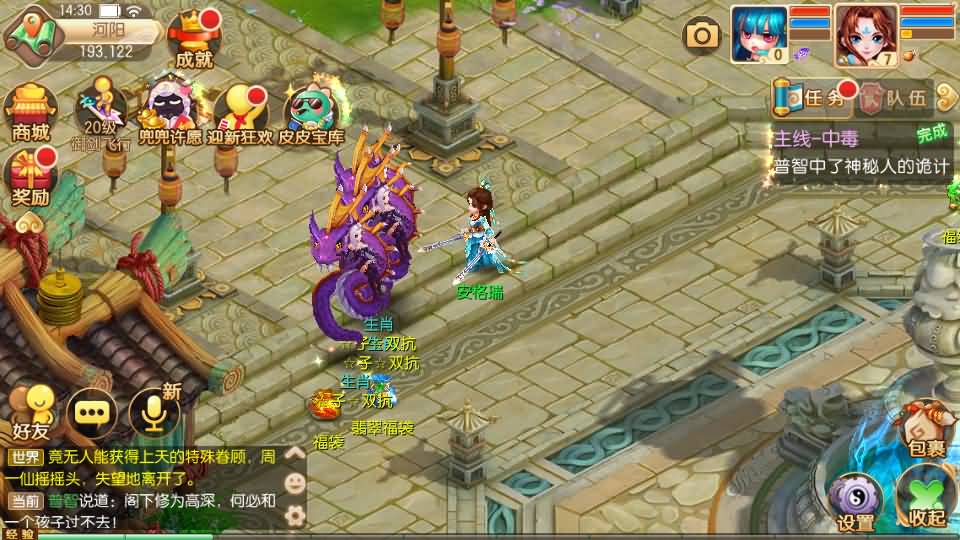Screen dimensions: 960x540
Task: Open the 成就 achievements menu
Action: 193,40
